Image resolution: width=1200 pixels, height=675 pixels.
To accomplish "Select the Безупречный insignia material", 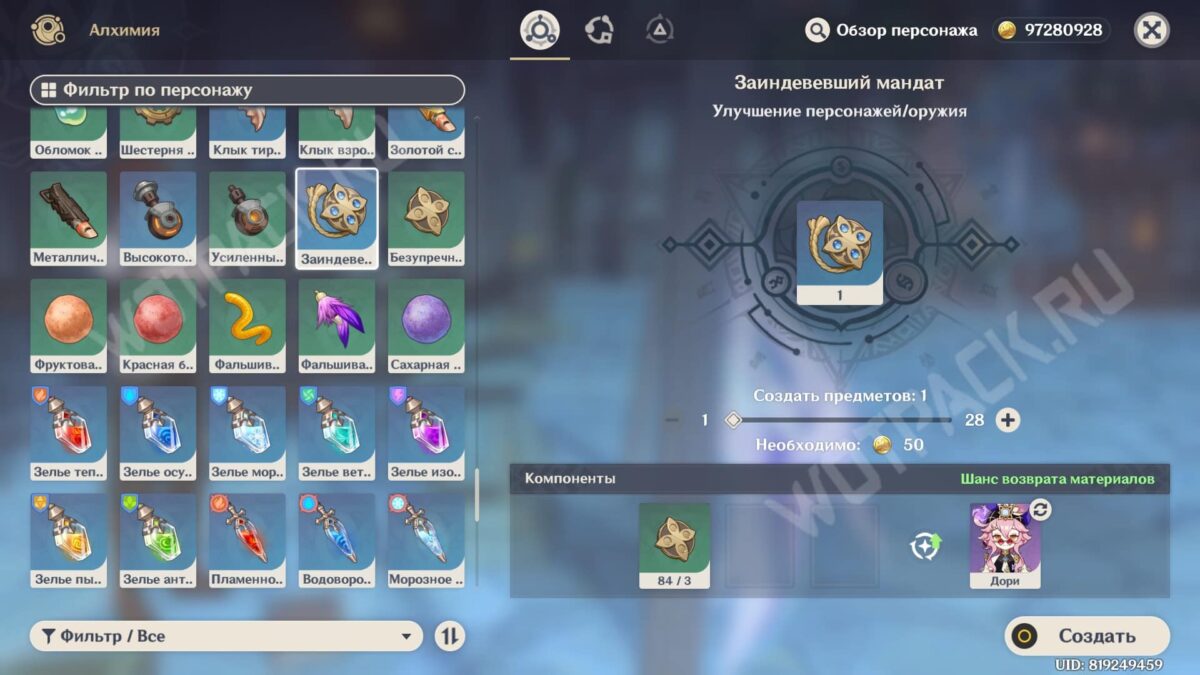I will click(426, 218).
